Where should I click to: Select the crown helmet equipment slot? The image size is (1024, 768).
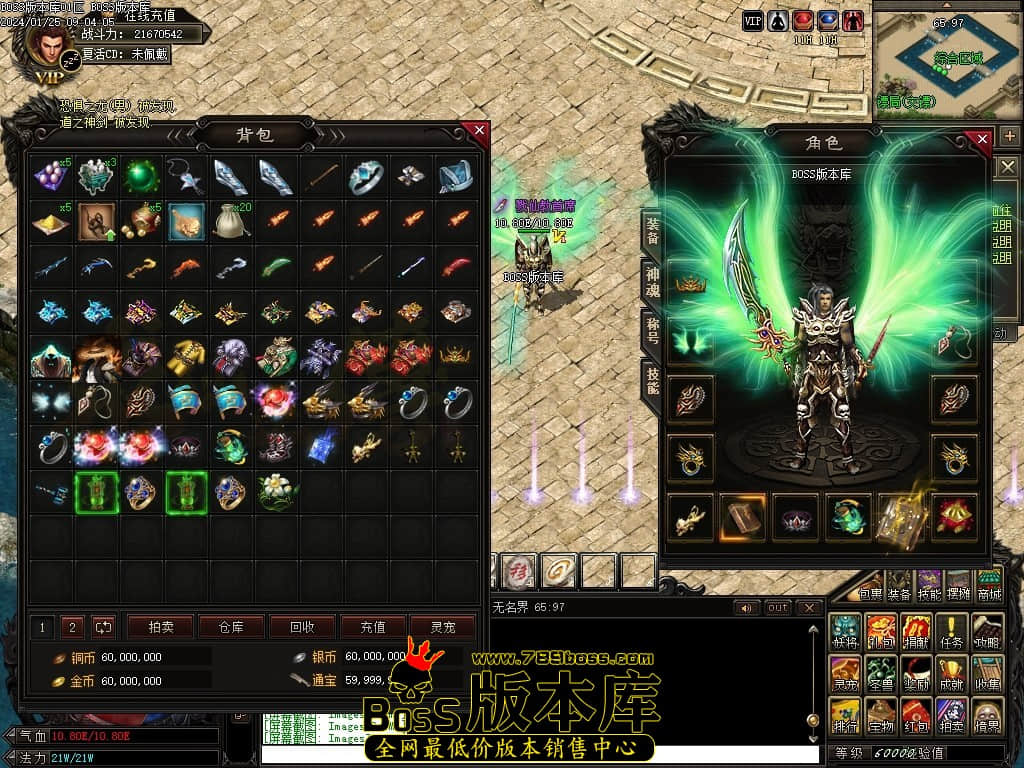point(690,284)
